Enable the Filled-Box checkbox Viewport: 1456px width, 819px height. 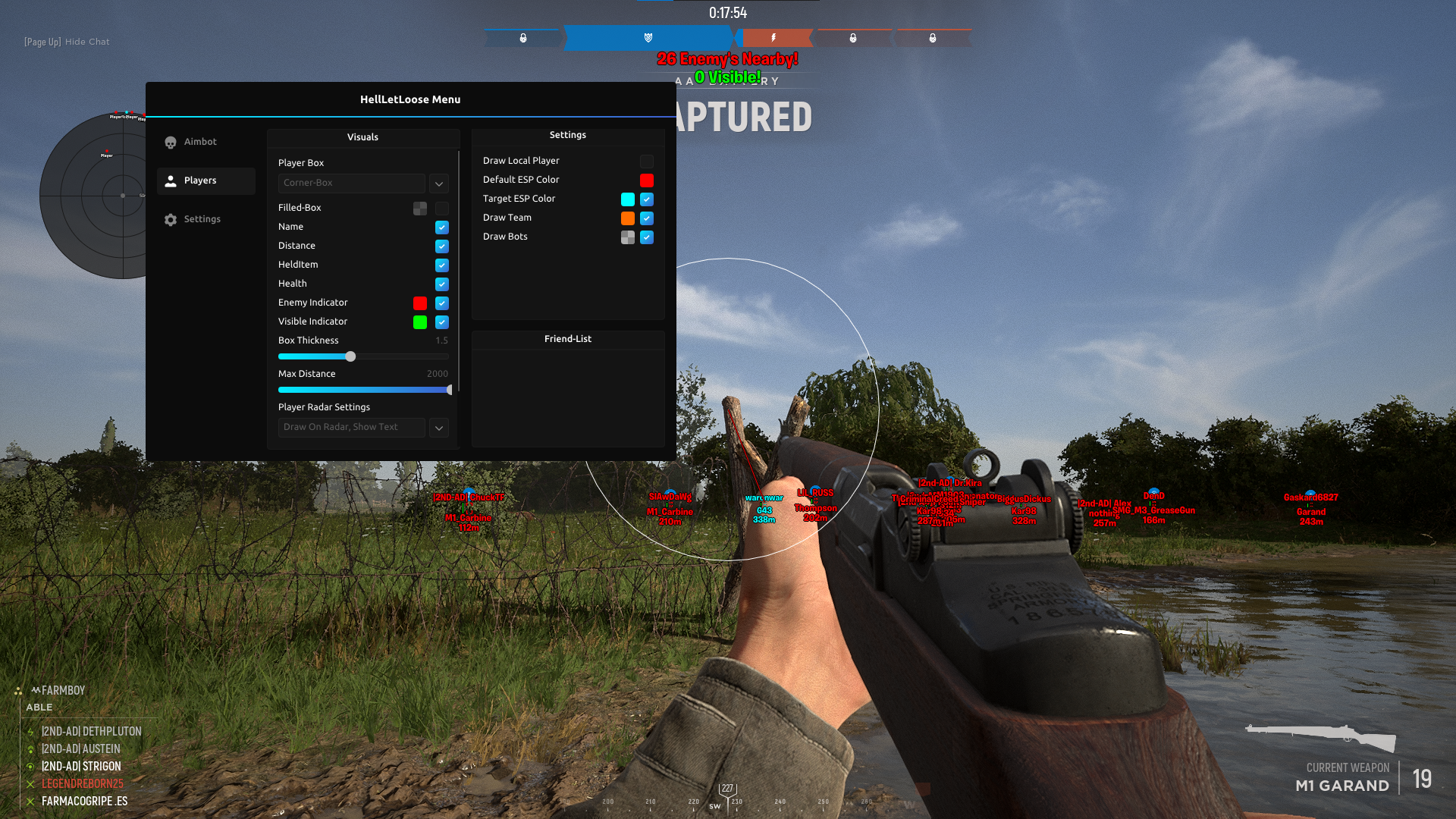click(442, 209)
